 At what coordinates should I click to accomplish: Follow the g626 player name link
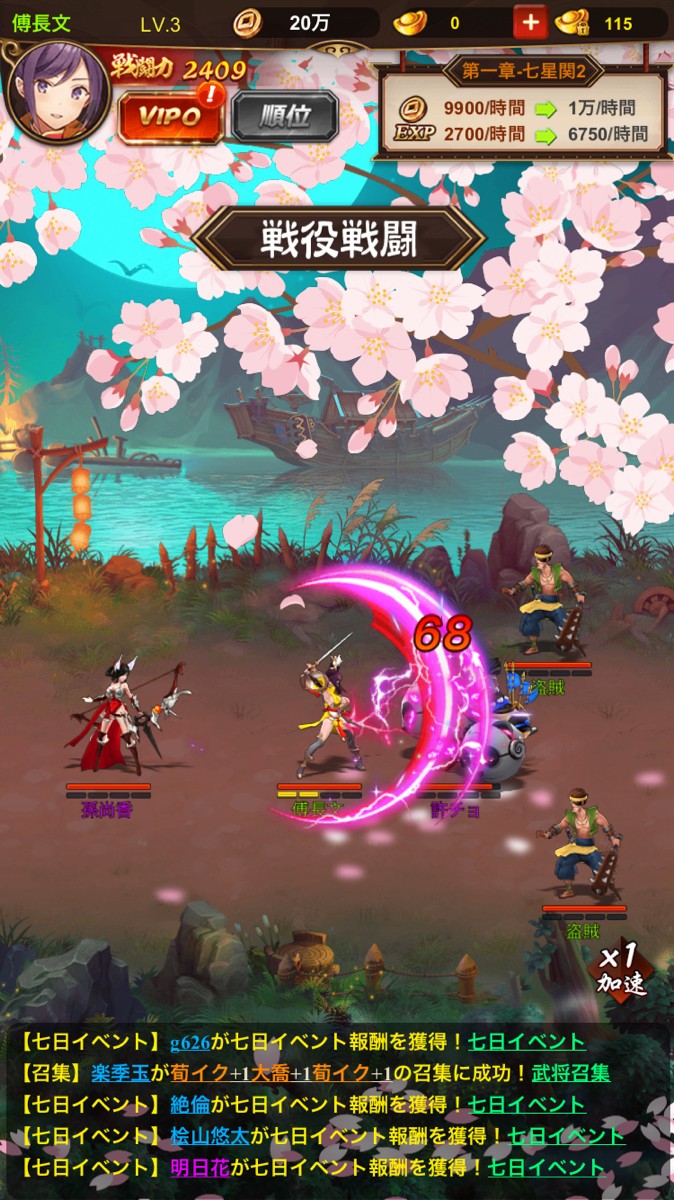click(189, 1042)
